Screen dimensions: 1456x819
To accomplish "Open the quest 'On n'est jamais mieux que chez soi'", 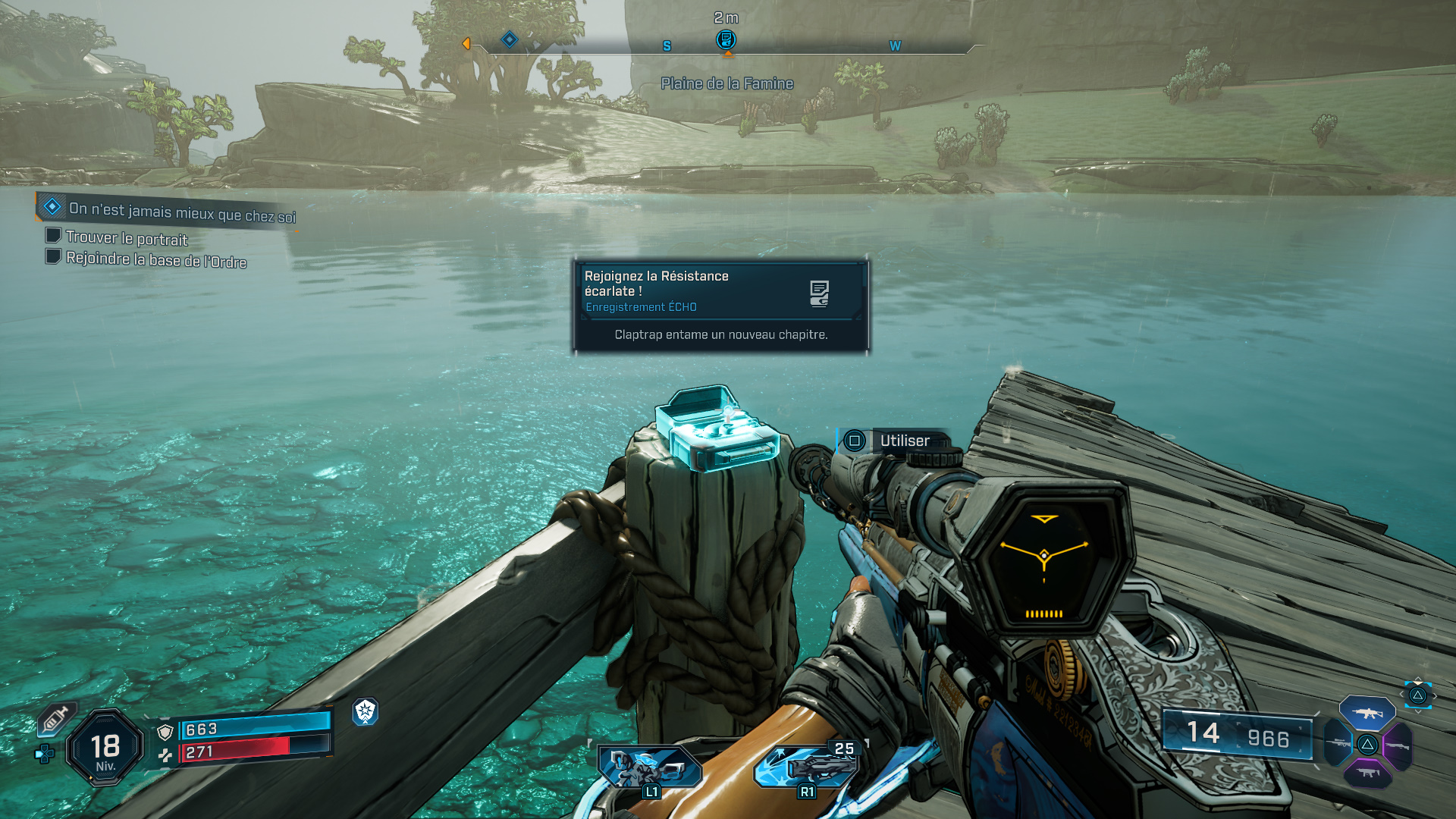I will point(180,211).
